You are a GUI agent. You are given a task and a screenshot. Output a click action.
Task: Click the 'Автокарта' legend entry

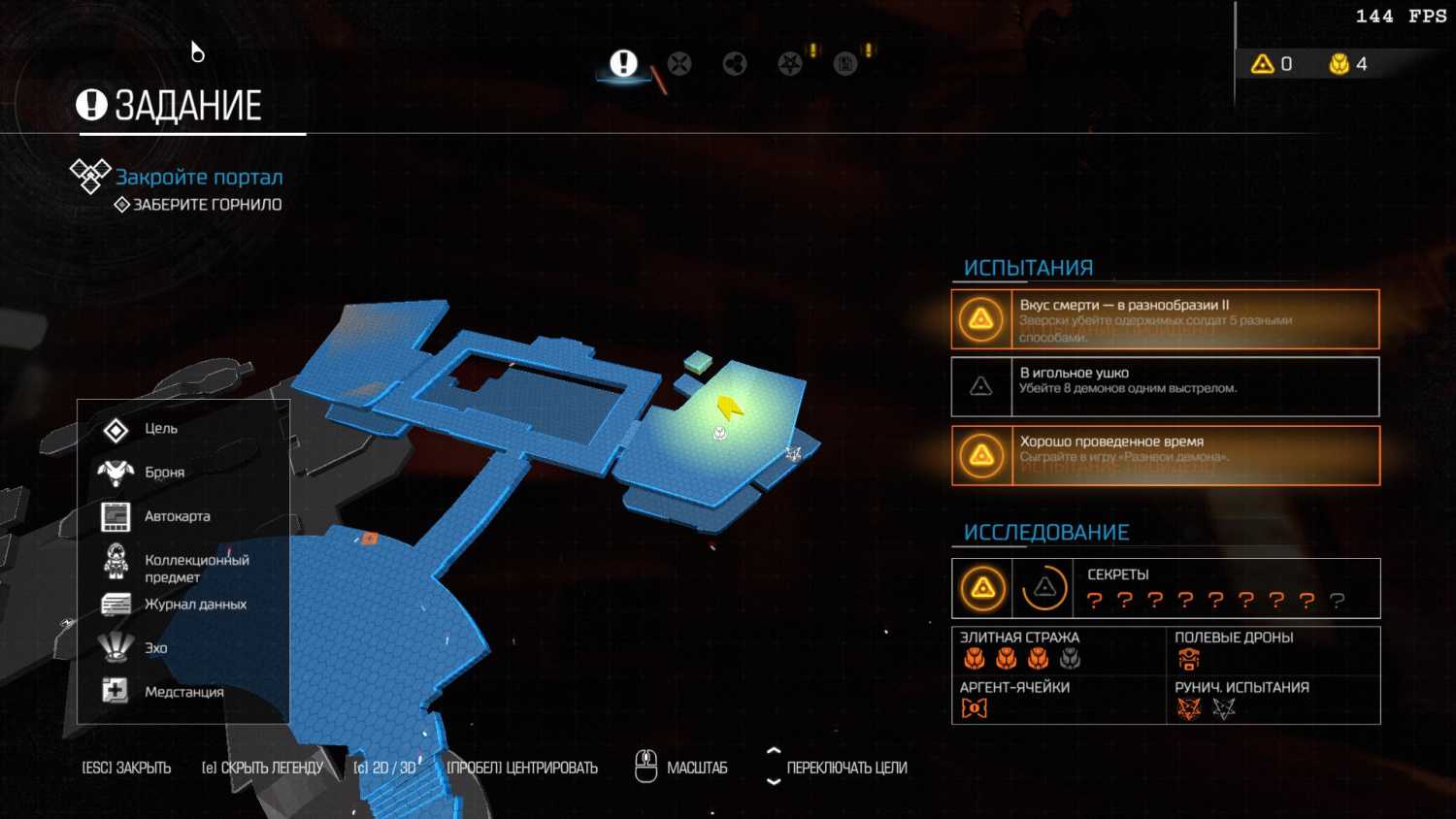(x=177, y=516)
